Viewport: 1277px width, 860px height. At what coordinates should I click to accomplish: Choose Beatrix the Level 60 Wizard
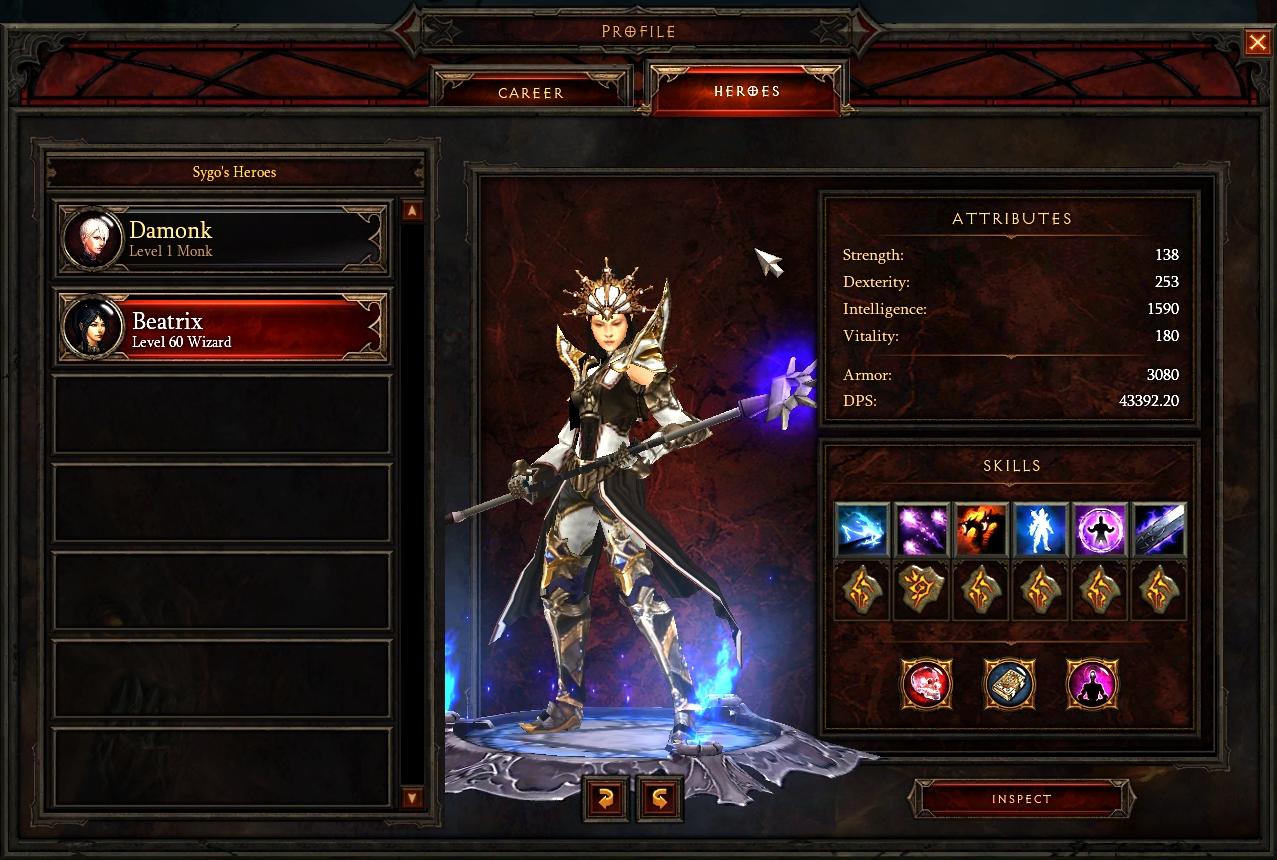222,329
